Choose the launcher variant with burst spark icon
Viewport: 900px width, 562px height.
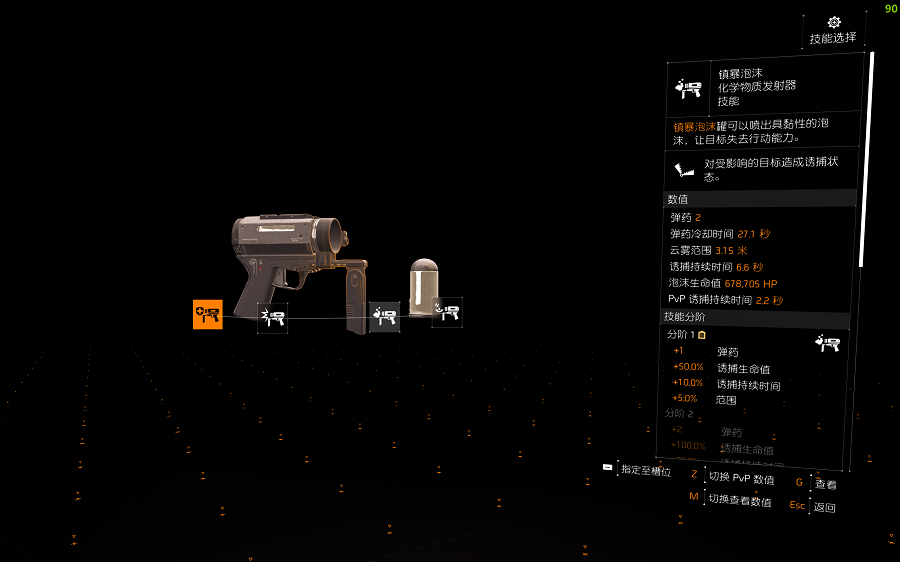[x=272, y=318]
